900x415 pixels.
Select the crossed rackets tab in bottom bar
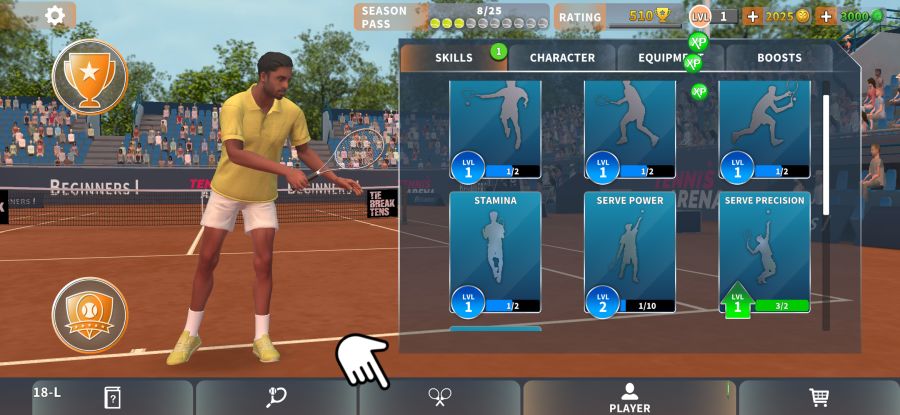coord(439,397)
